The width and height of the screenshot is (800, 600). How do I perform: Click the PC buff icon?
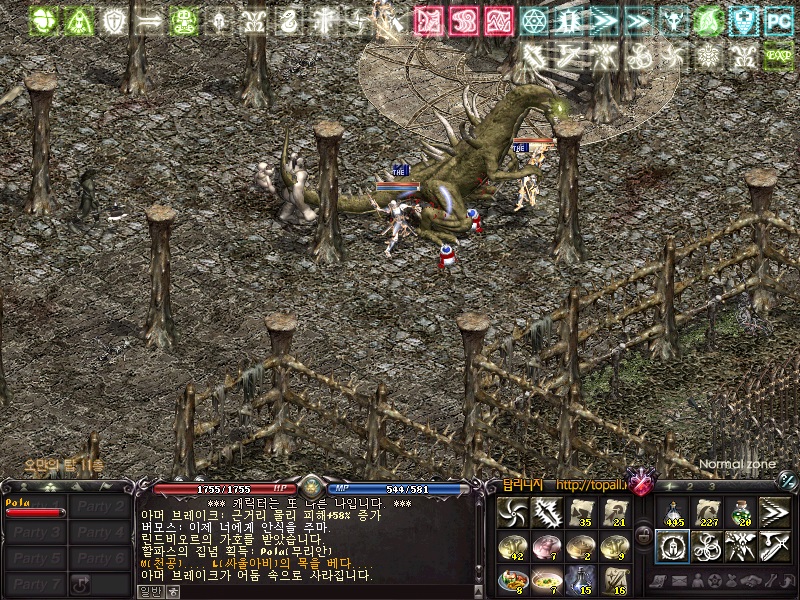778,19
